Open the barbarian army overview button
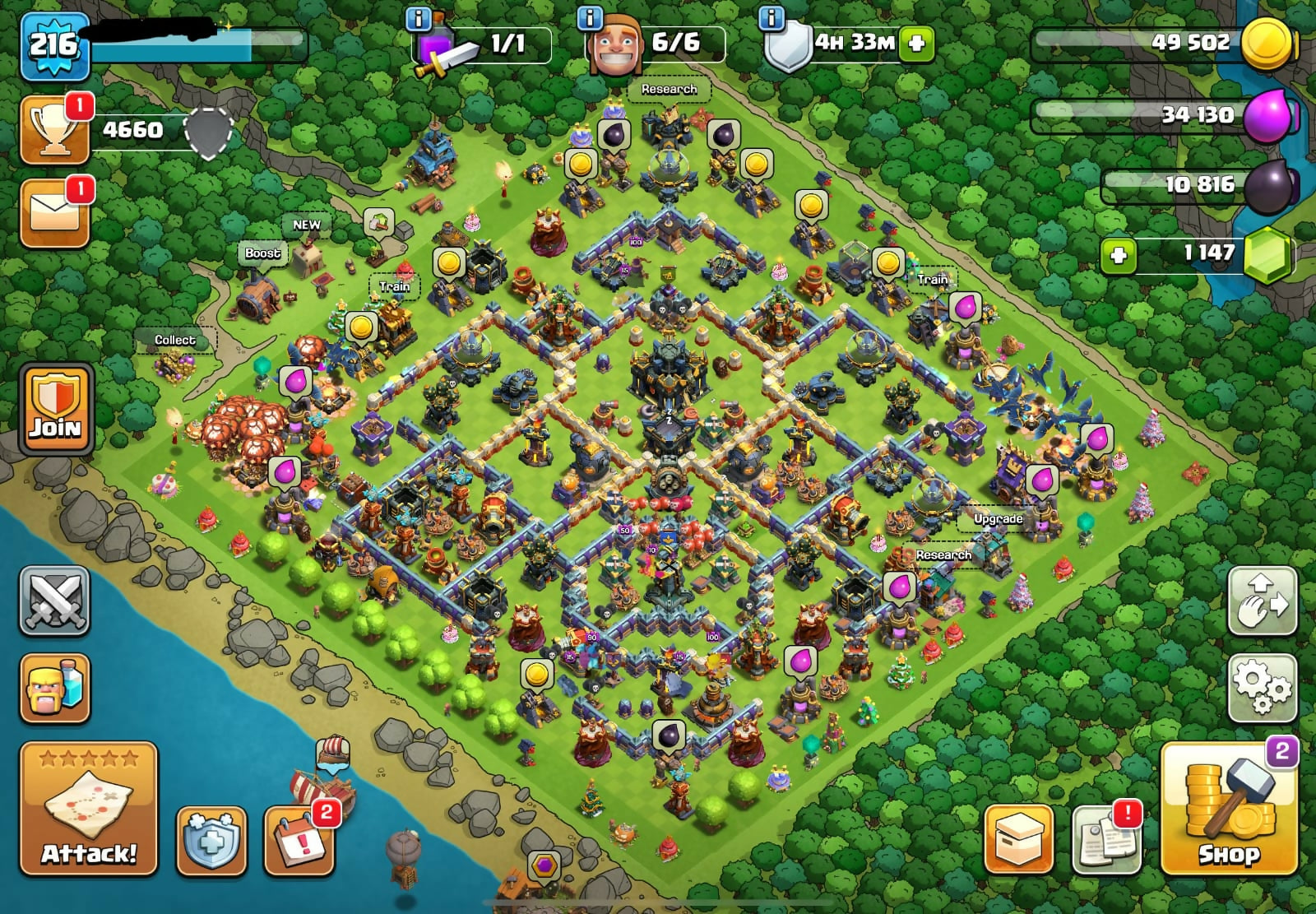This screenshot has height=914, width=1316. [54, 688]
